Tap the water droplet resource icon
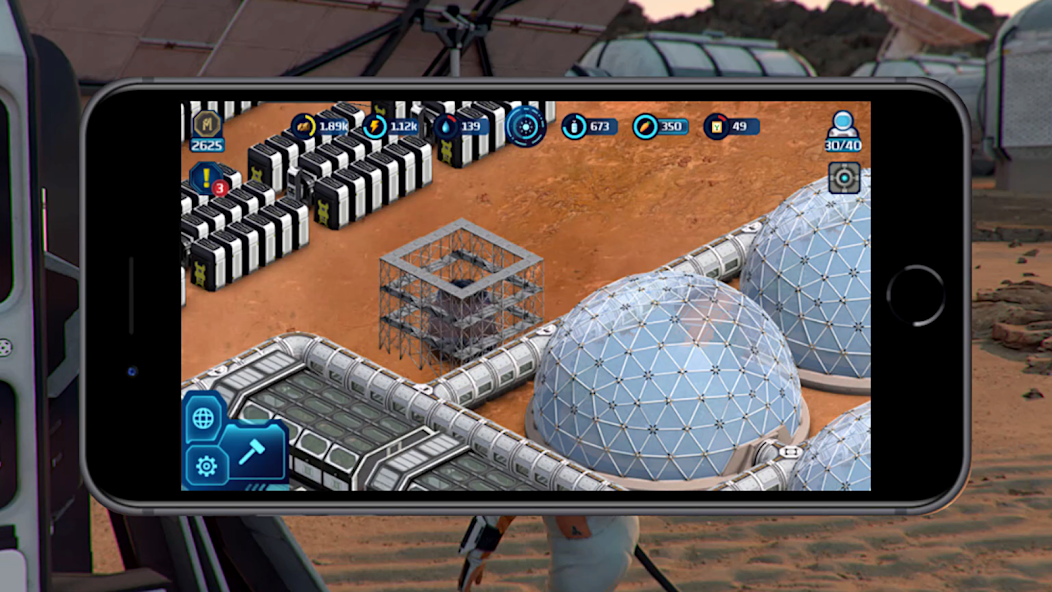 447,127
